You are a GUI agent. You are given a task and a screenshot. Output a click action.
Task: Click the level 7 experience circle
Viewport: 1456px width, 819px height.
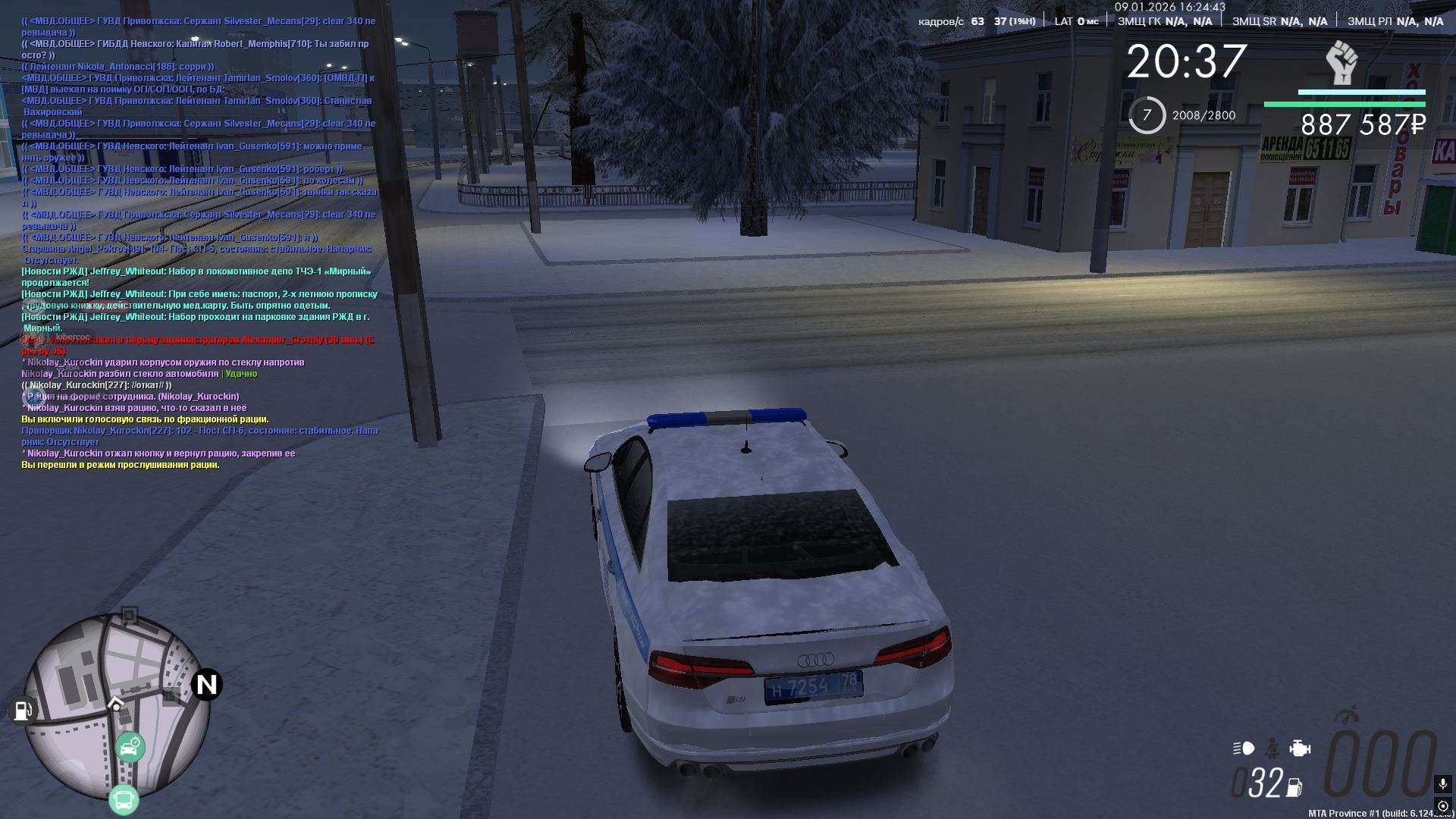click(1147, 115)
